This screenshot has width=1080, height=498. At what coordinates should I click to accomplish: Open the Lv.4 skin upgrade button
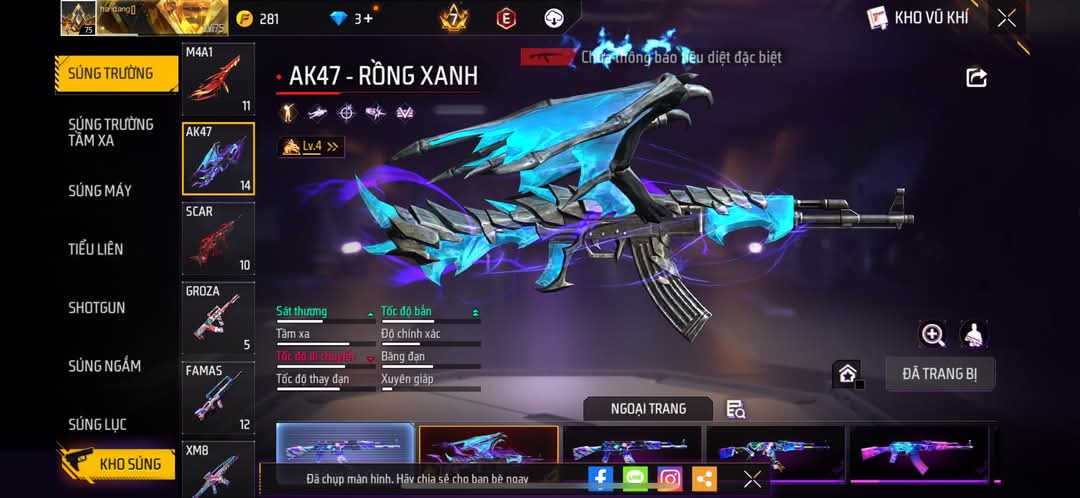(311, 147)
